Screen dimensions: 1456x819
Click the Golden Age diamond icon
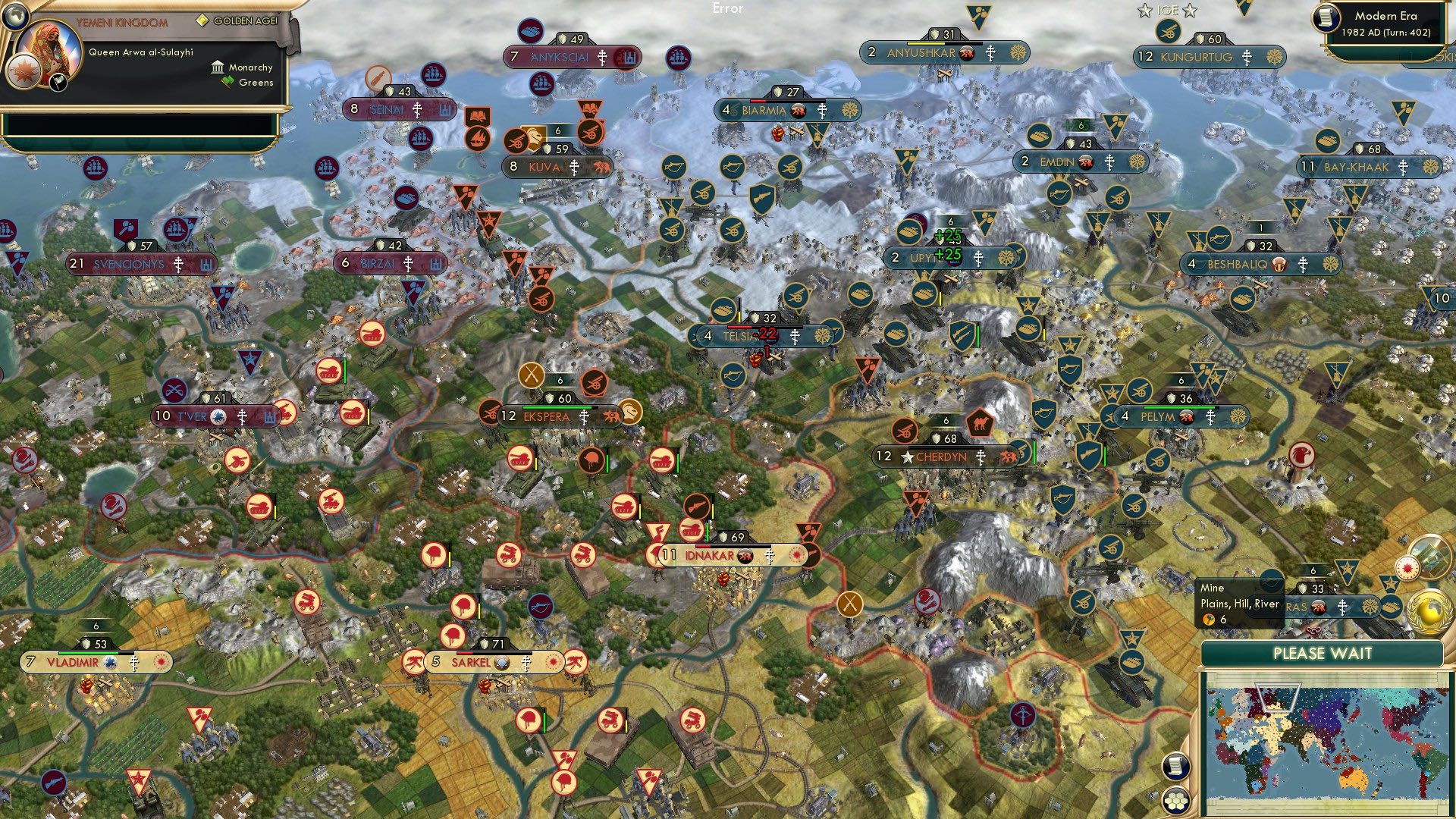202,20
